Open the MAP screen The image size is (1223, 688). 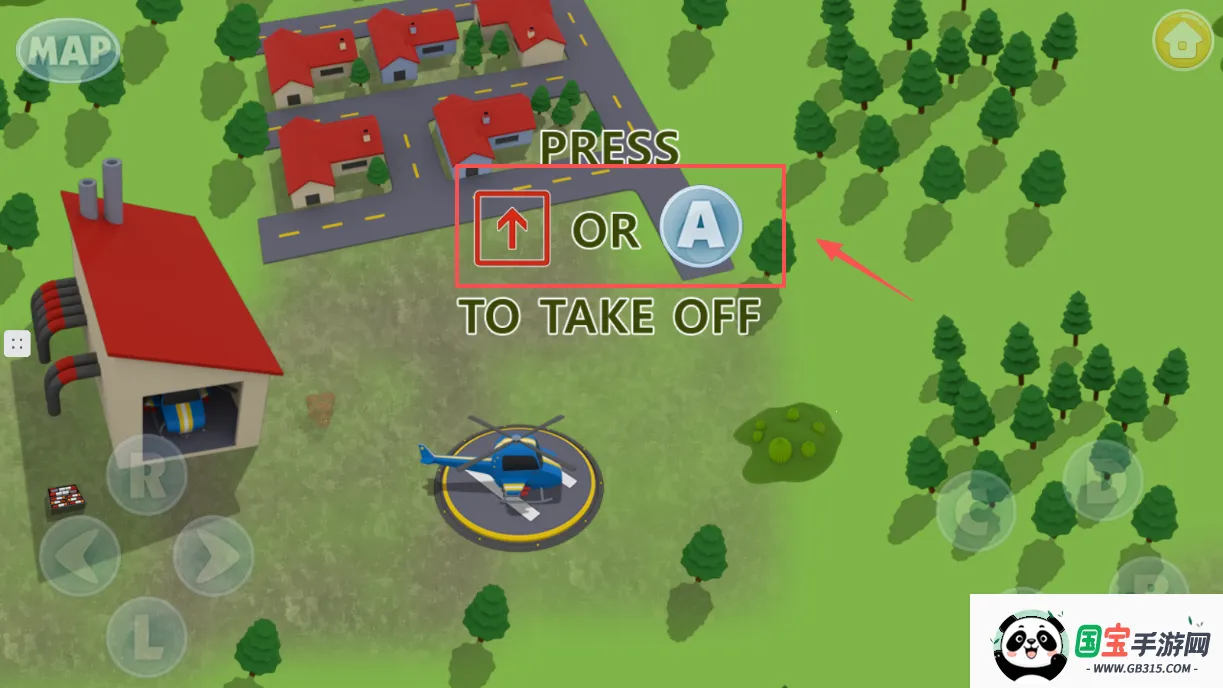click(68, 50)
